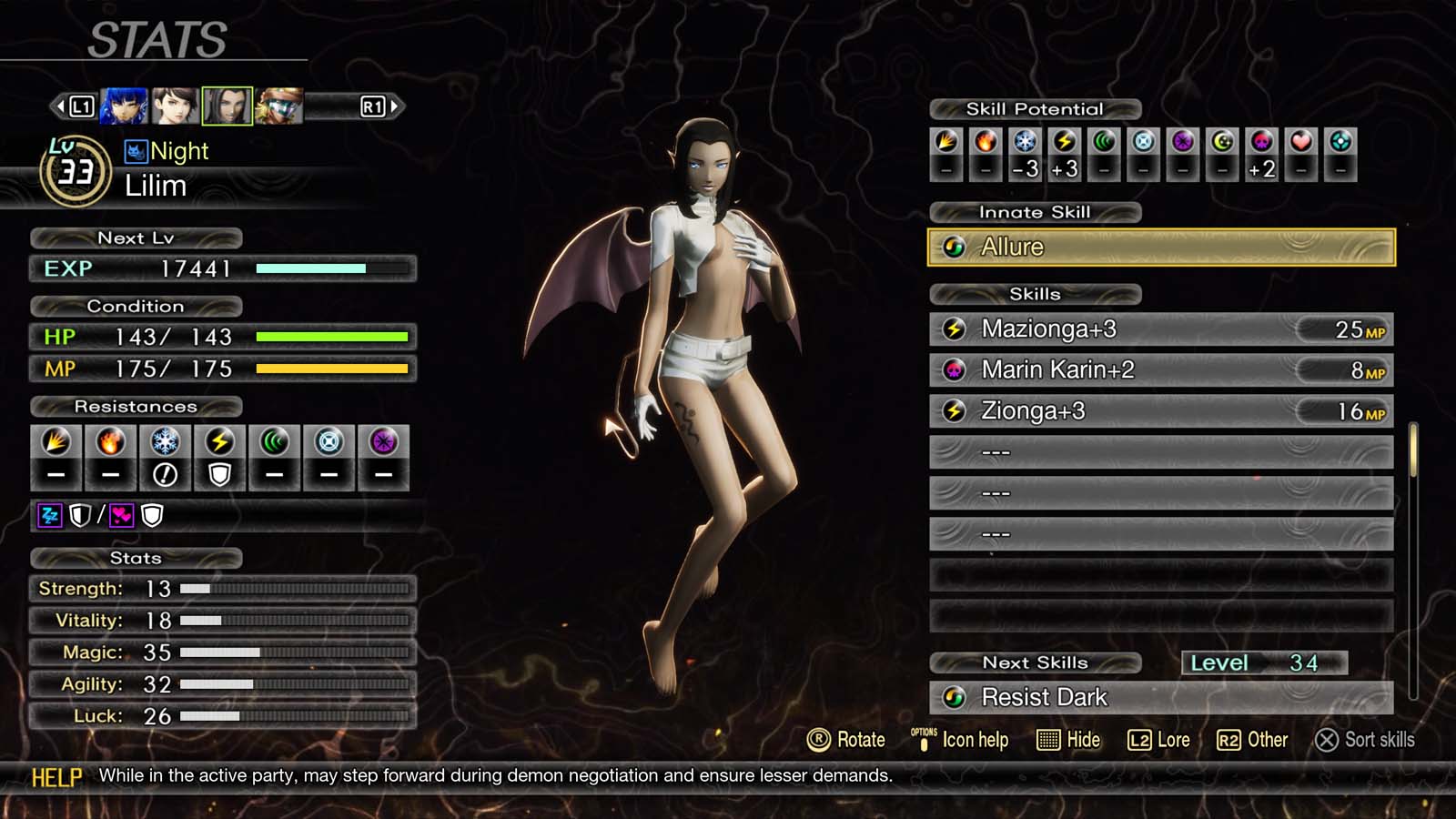The image size is (1456, 819).
Task: Expand the Skills section header
Action: tap(1035, 293)
